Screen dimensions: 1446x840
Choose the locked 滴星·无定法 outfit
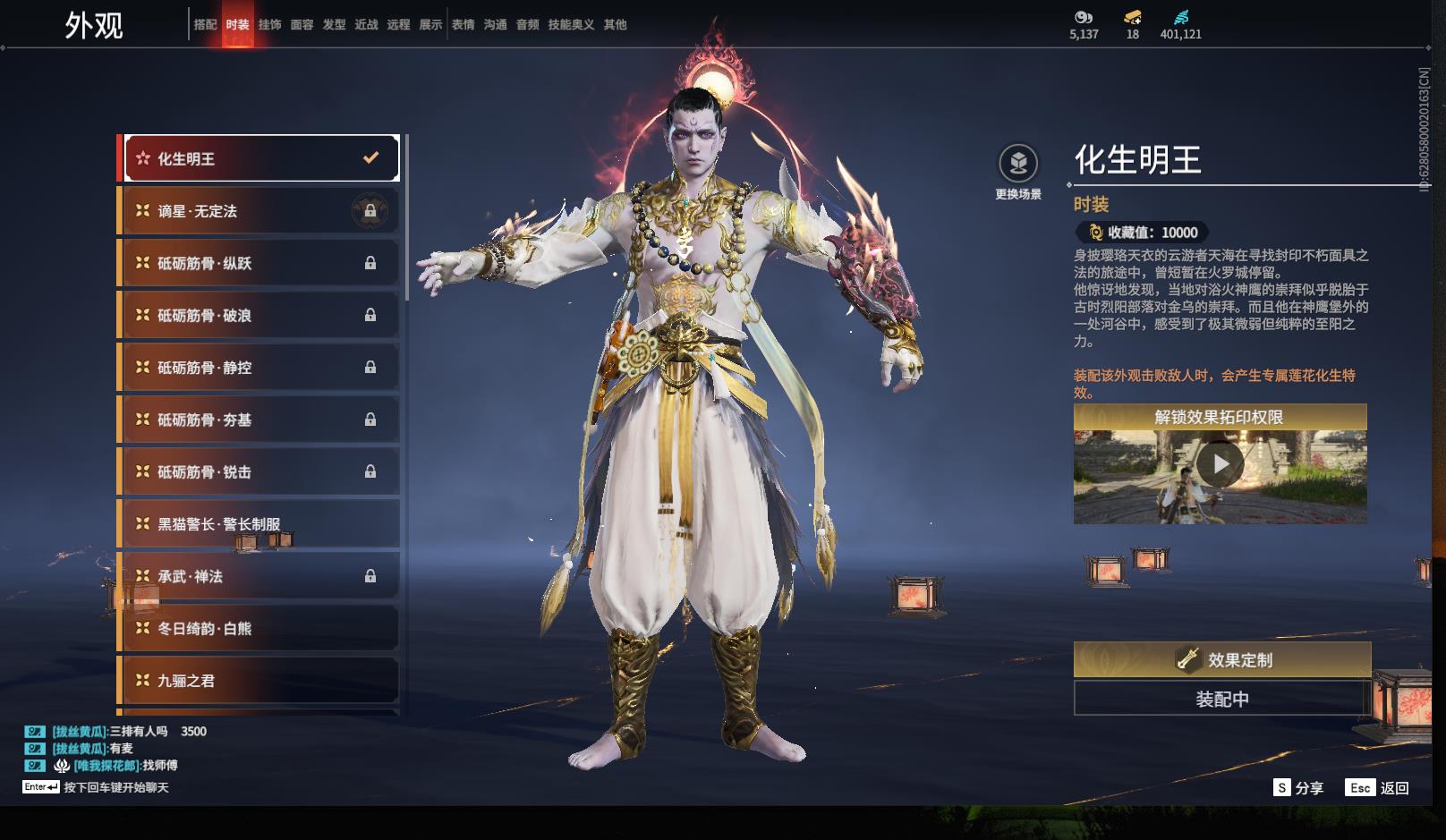pos(259,211)
